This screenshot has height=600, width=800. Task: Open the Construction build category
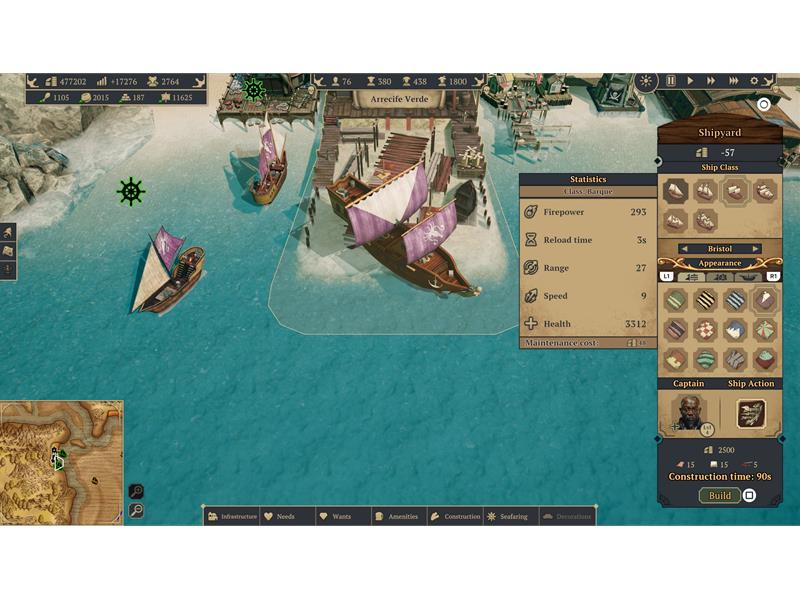(455, 516)
